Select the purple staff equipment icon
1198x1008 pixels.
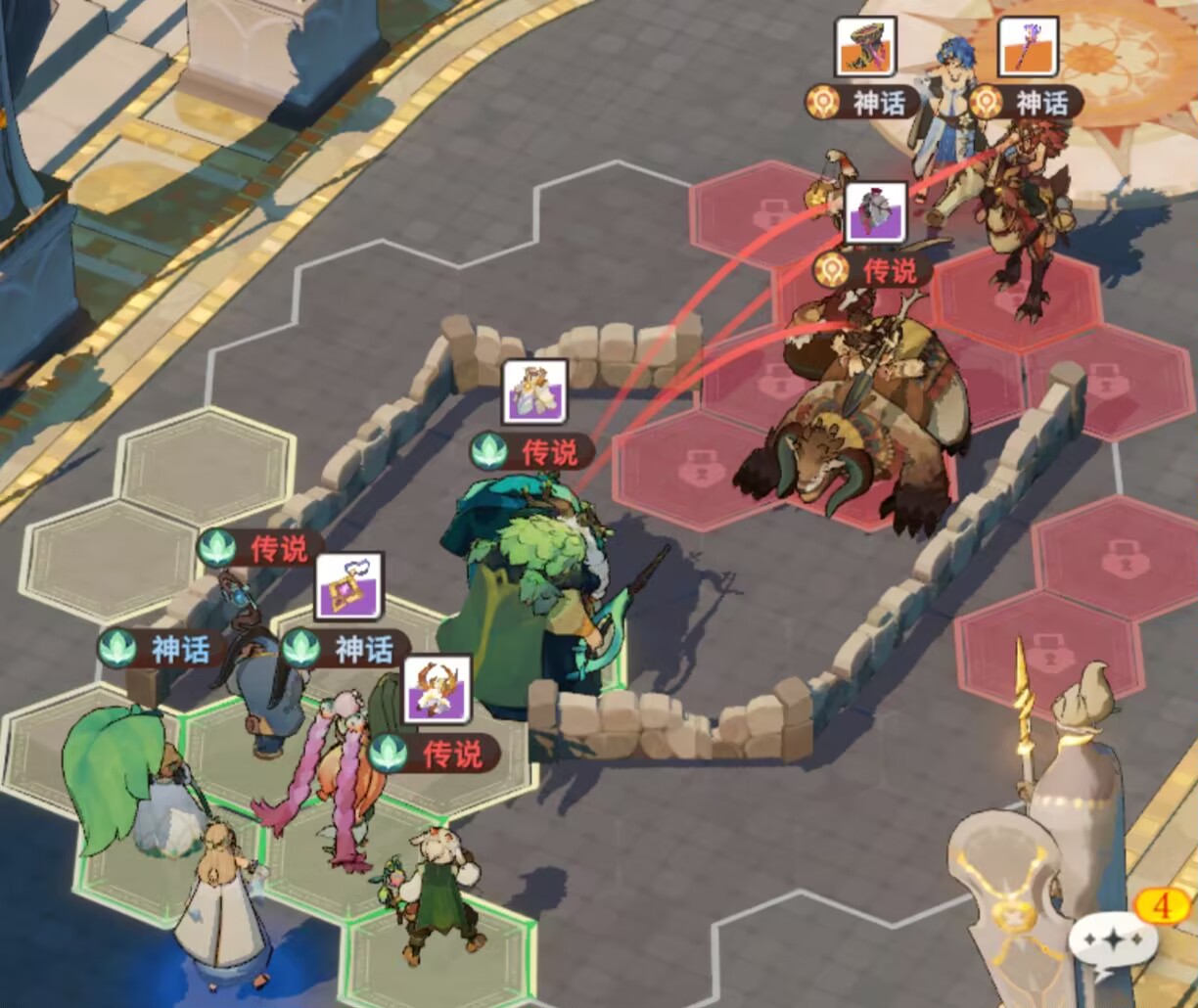tap(1027, 48)
